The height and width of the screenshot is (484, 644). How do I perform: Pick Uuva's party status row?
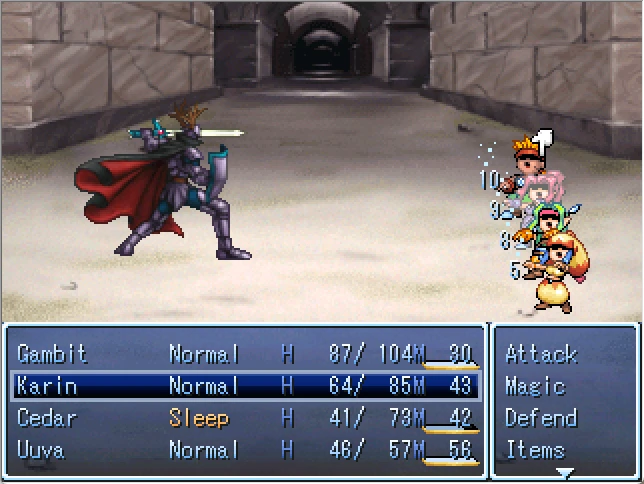point(244,450)
